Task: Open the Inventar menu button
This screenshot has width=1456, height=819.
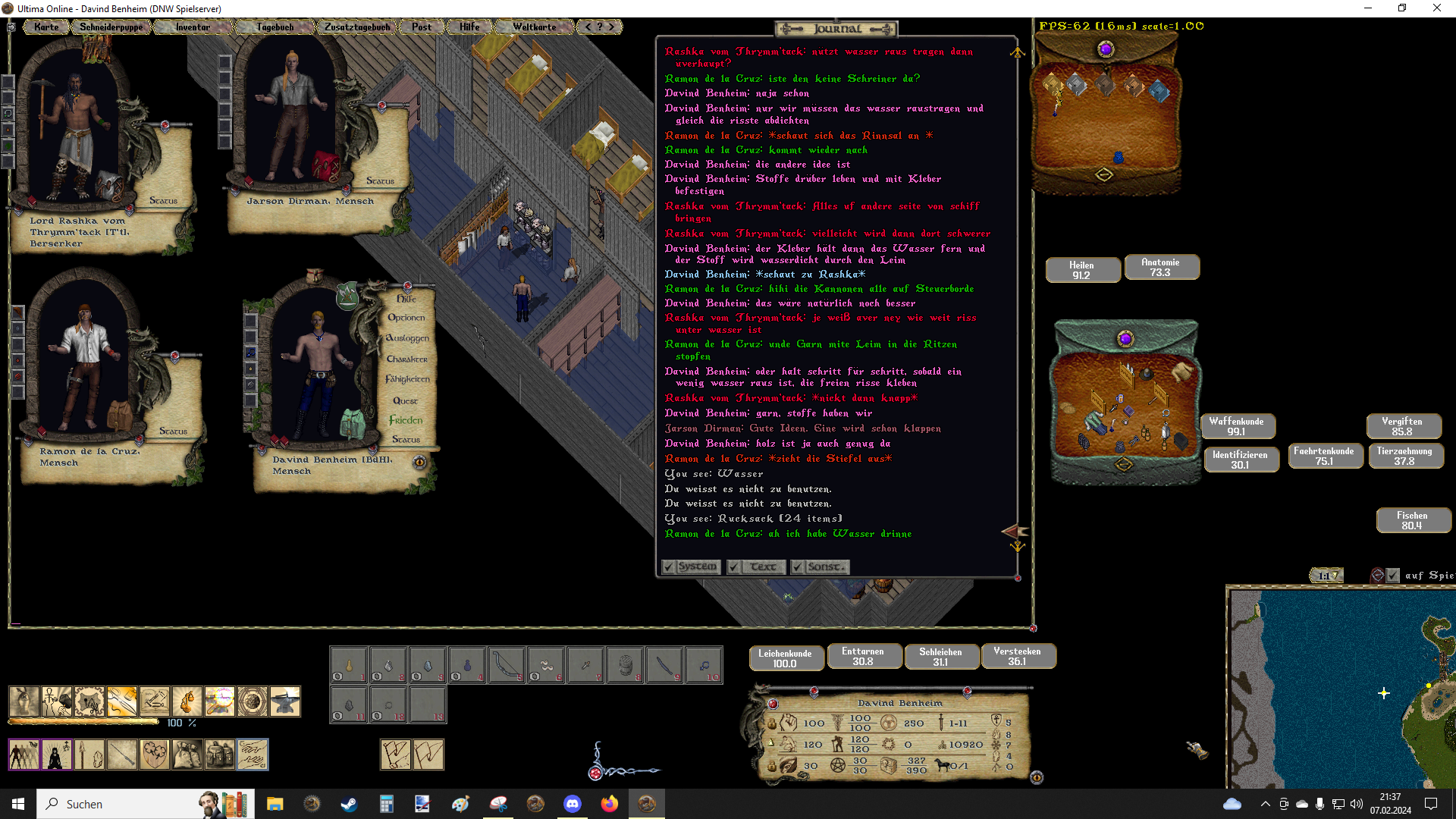Action: point(193,27)
